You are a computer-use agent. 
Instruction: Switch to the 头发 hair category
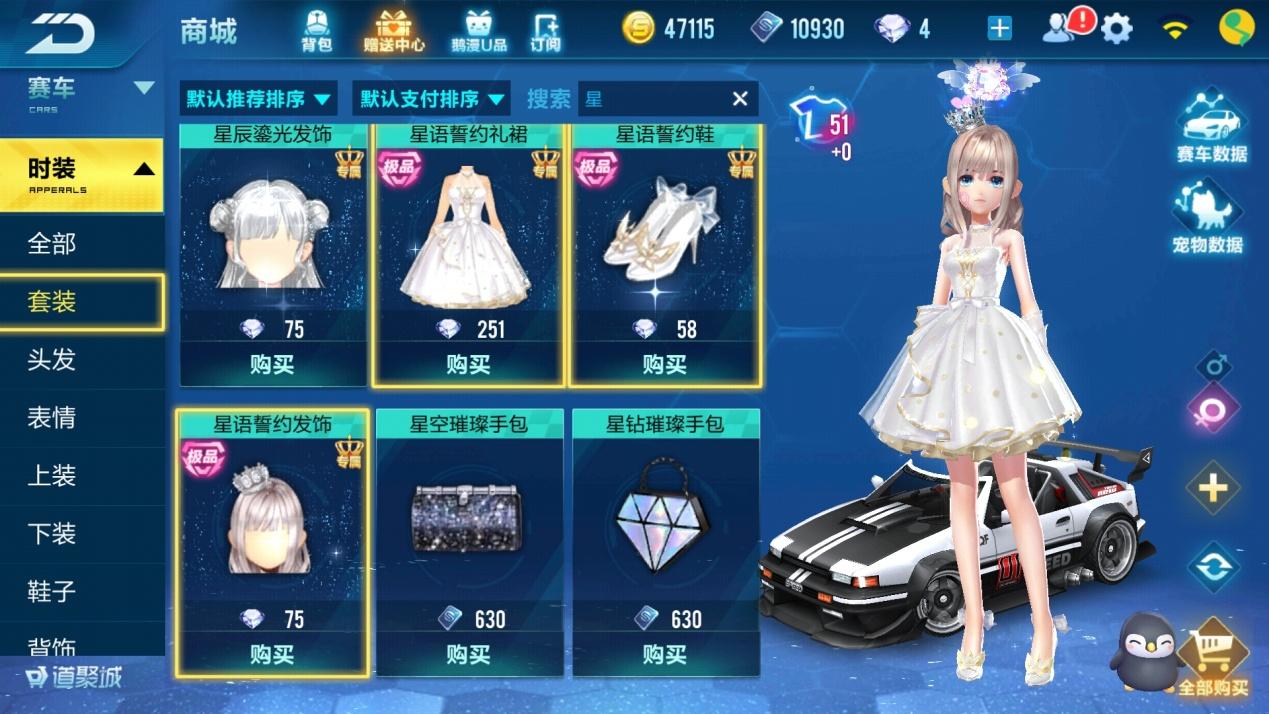point(52,359)
